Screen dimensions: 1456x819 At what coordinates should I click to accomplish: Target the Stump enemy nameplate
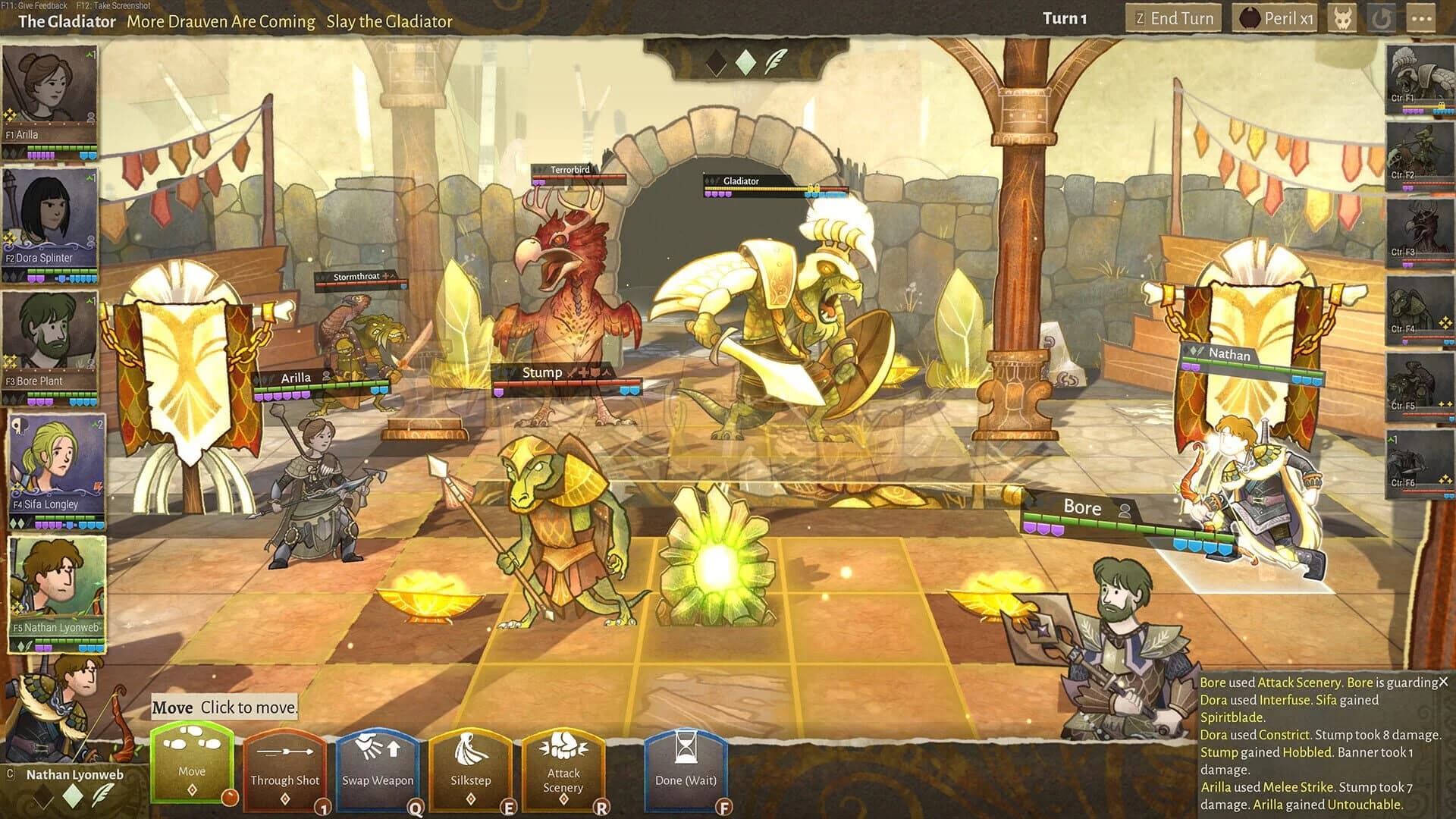[x=541, y=372]
